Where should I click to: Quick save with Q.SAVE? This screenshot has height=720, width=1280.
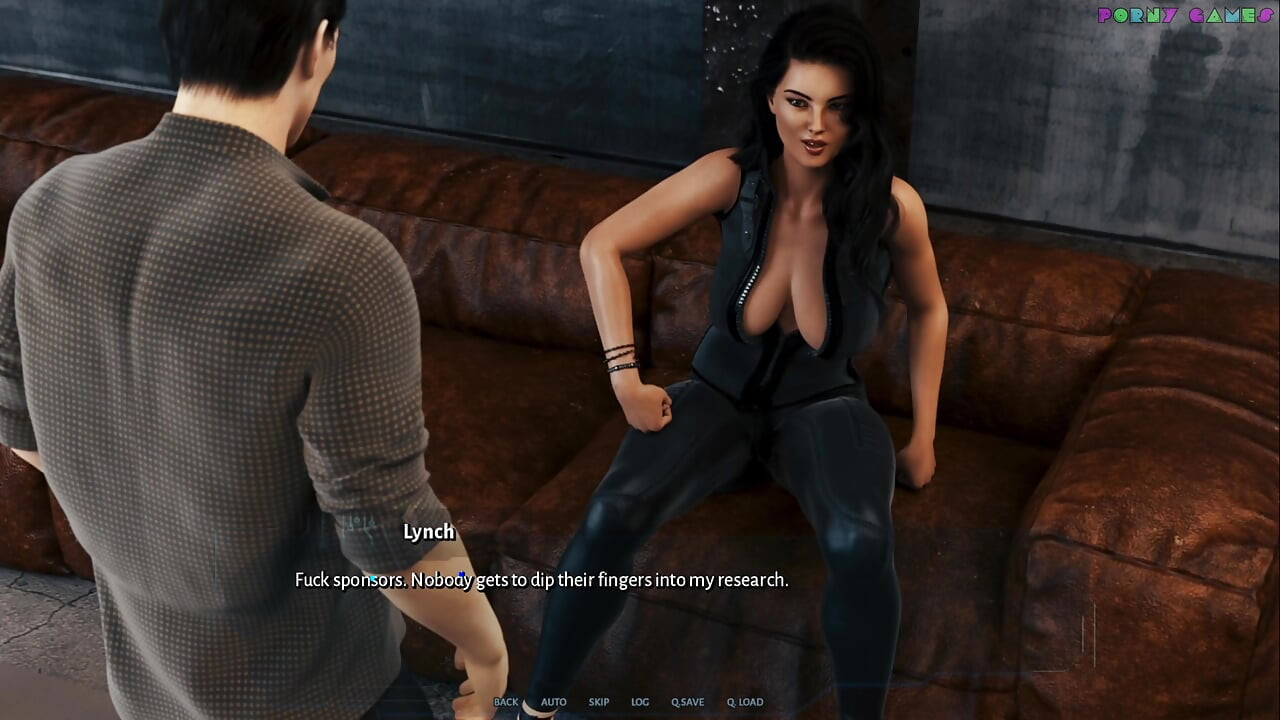click(687, 702)
